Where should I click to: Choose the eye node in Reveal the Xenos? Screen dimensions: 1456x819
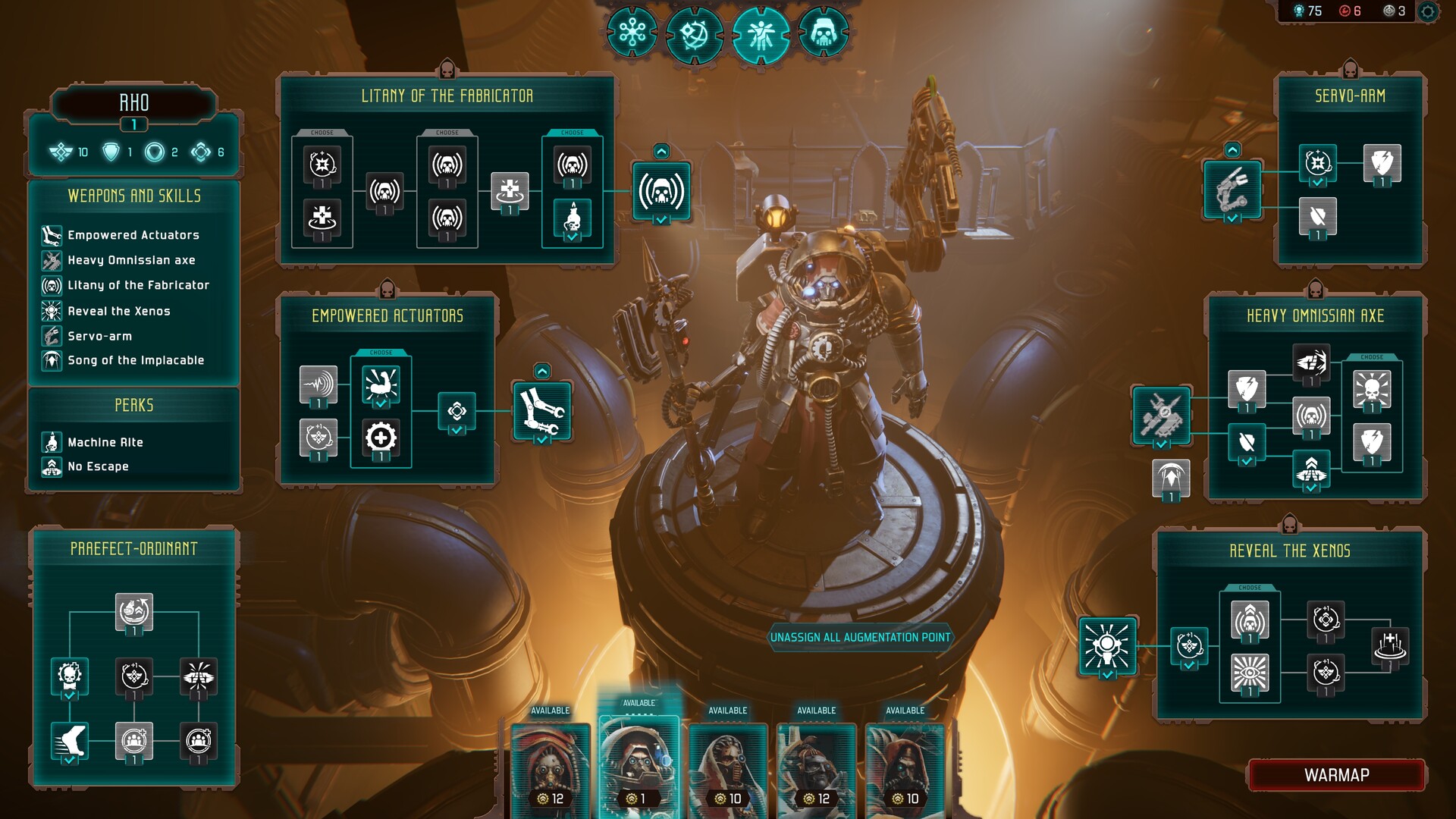(1250, 672)
